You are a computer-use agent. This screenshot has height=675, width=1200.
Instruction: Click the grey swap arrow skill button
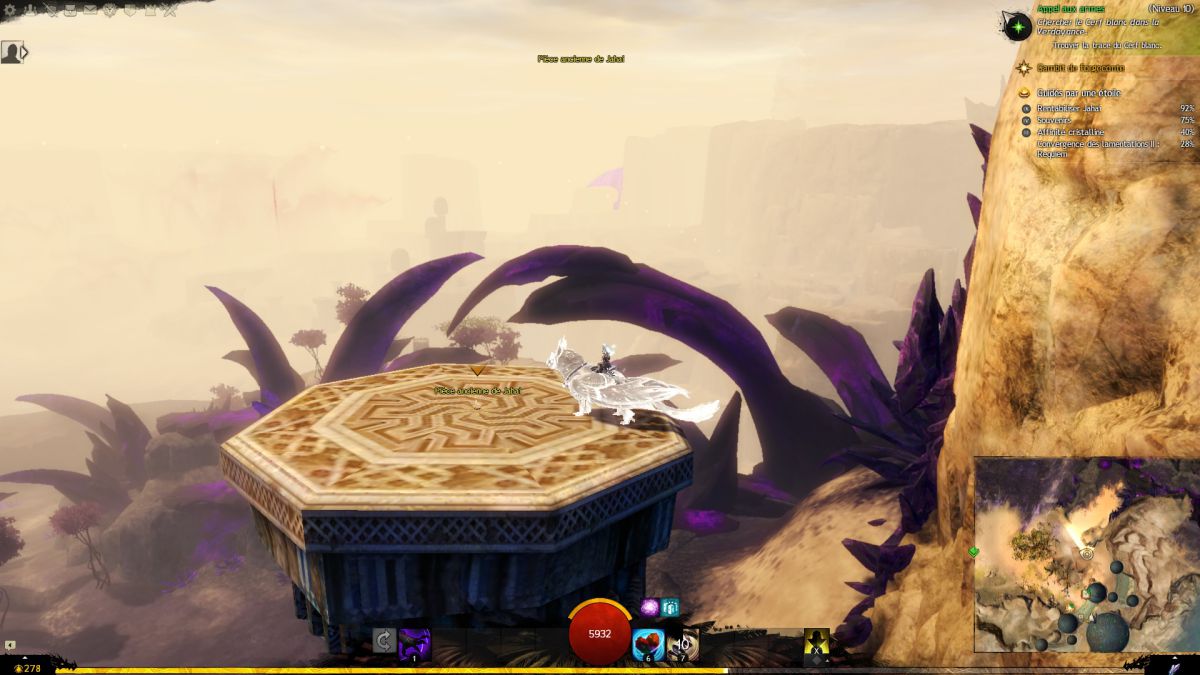tap(383, 641)
